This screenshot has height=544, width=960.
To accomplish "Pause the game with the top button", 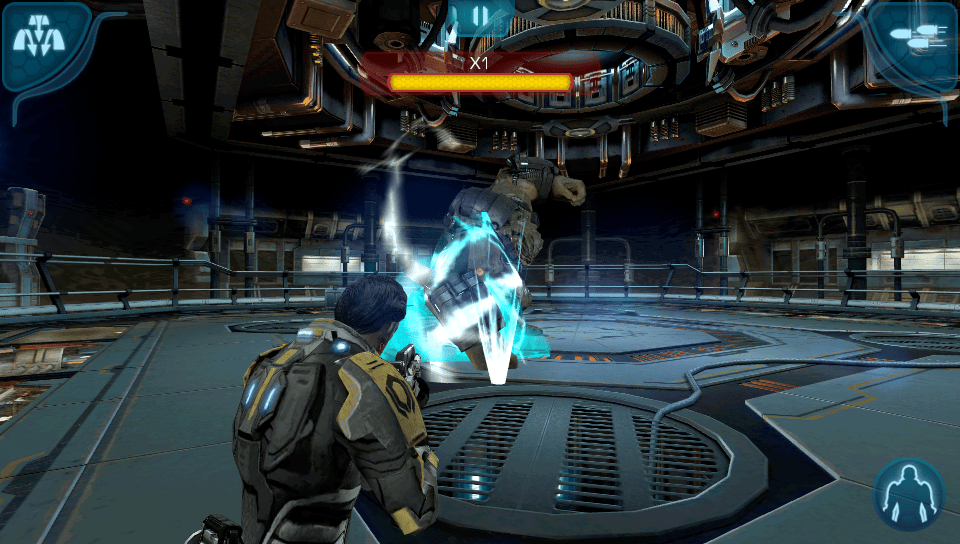I will point(480,17).
